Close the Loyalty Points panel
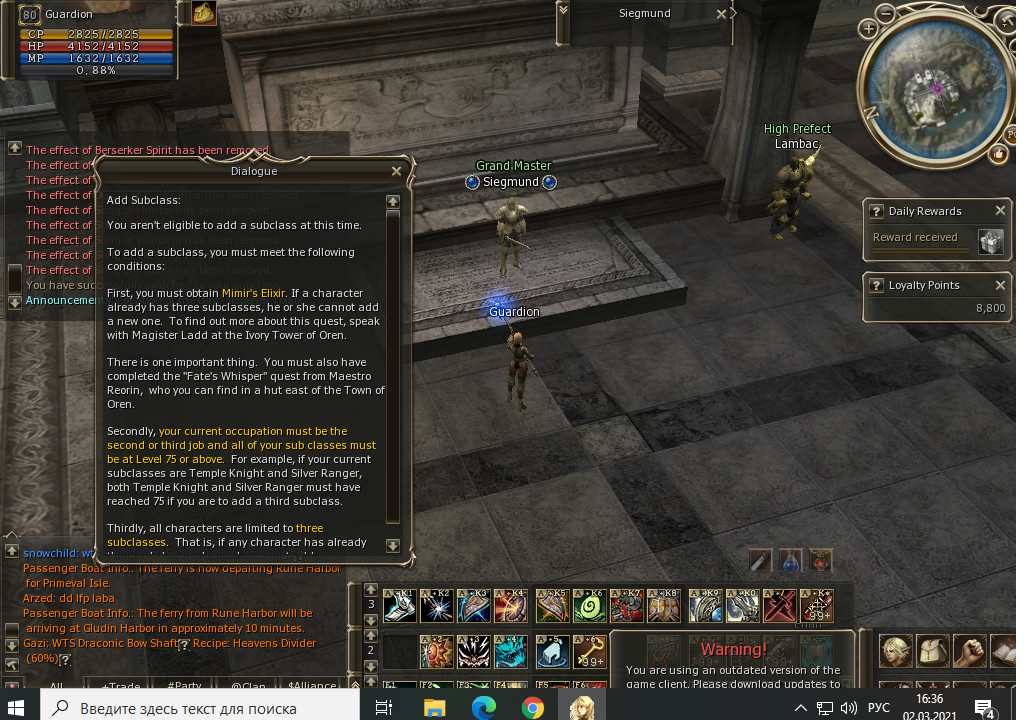This screenshot has height=720, width=1028. coord(1000,285)
